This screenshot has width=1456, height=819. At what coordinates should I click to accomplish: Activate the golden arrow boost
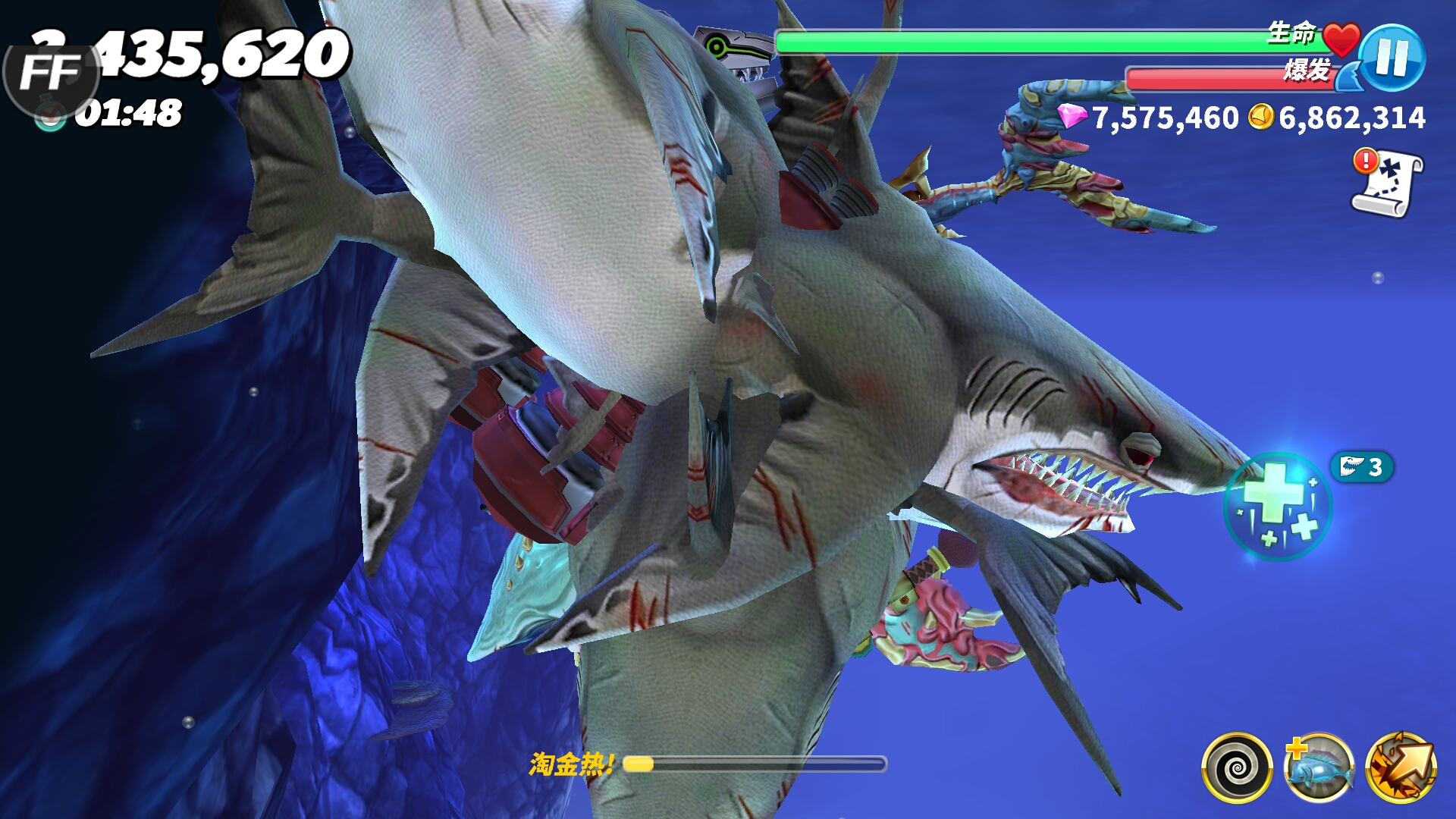click(x=1401, y=767)
